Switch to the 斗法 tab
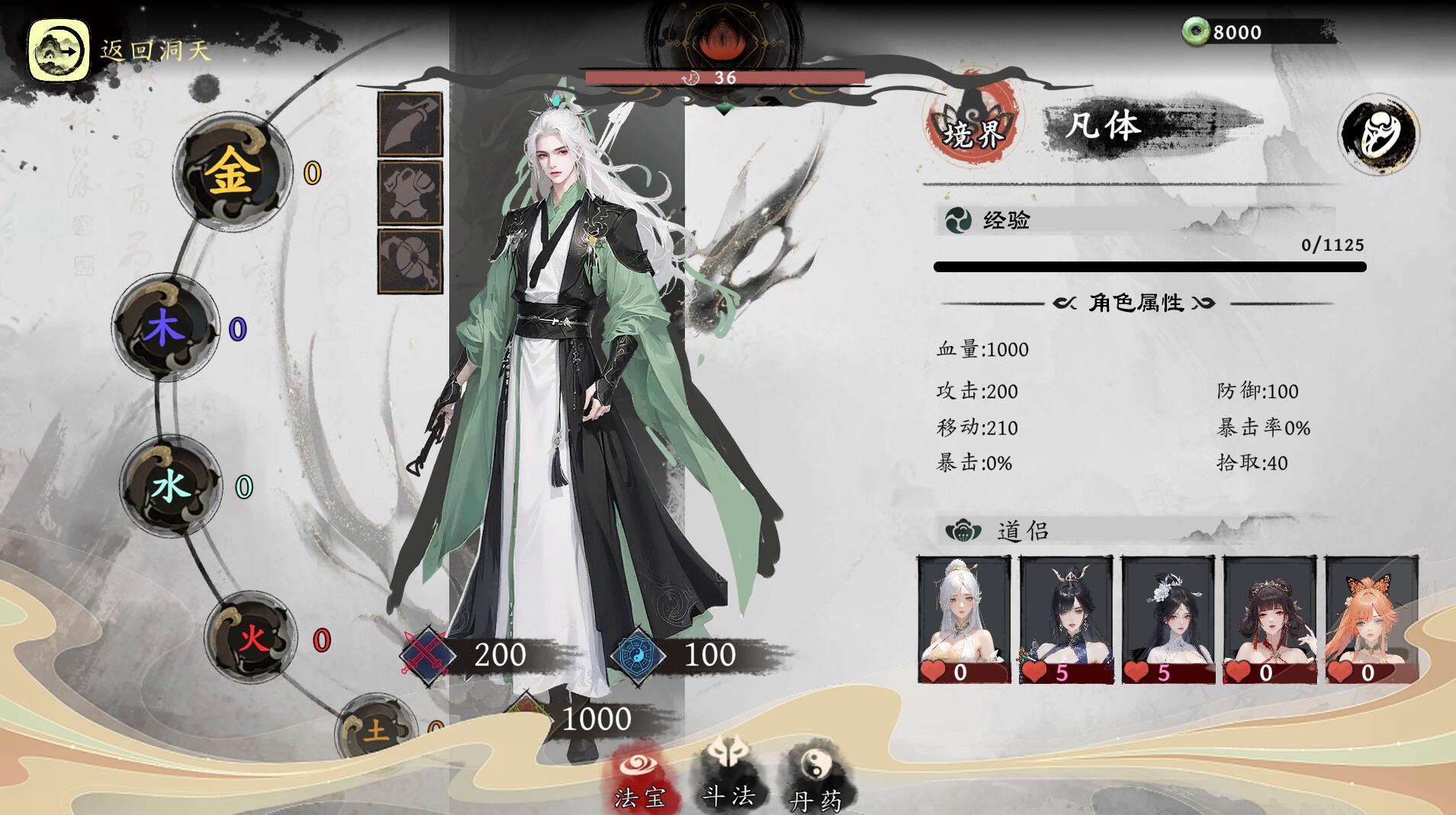Viewport: 1456px width, 815px height. pos(728,774)
